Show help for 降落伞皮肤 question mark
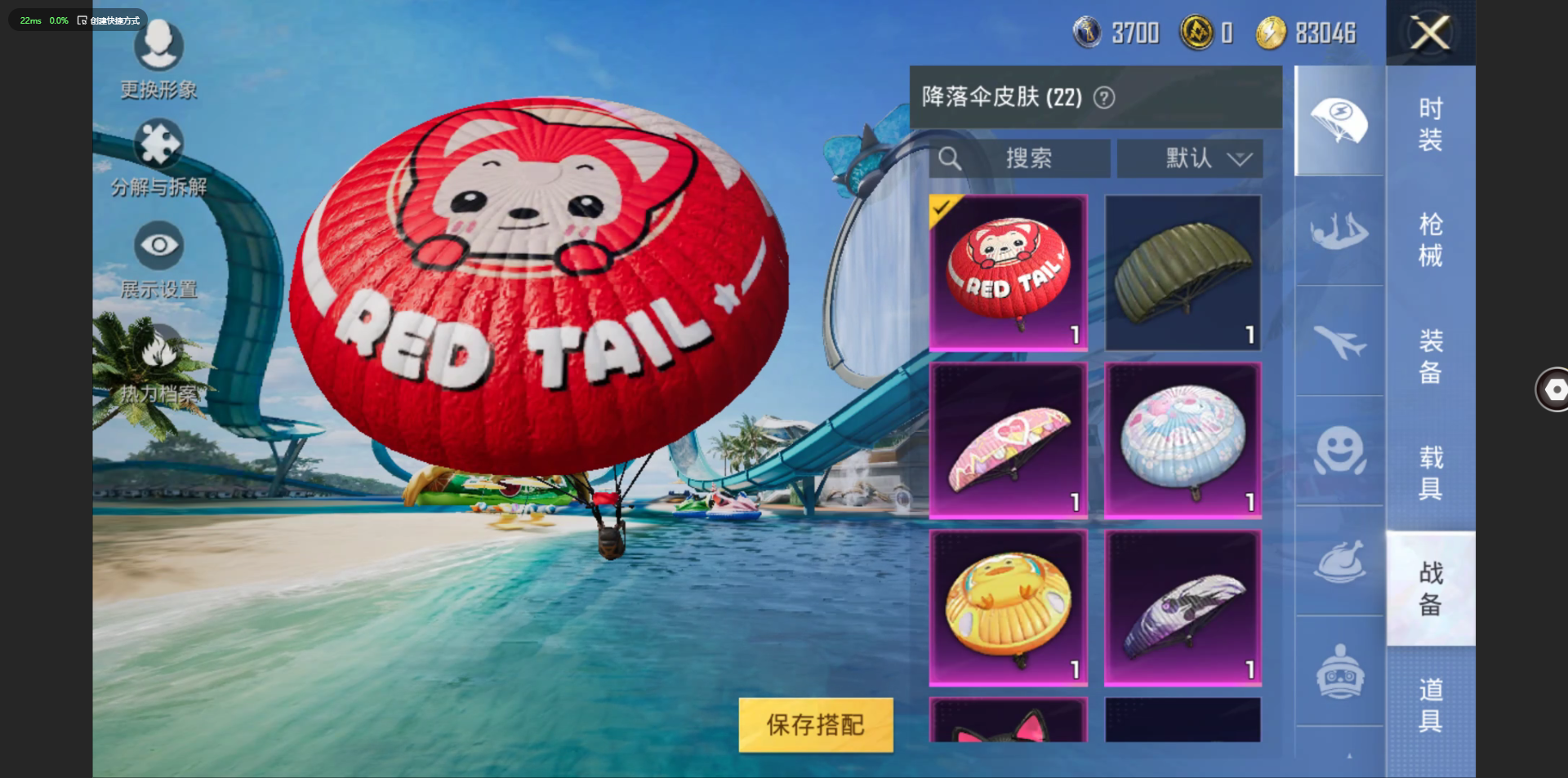This screenshot has height=778, width=1568. click(x=1104, y=98)
